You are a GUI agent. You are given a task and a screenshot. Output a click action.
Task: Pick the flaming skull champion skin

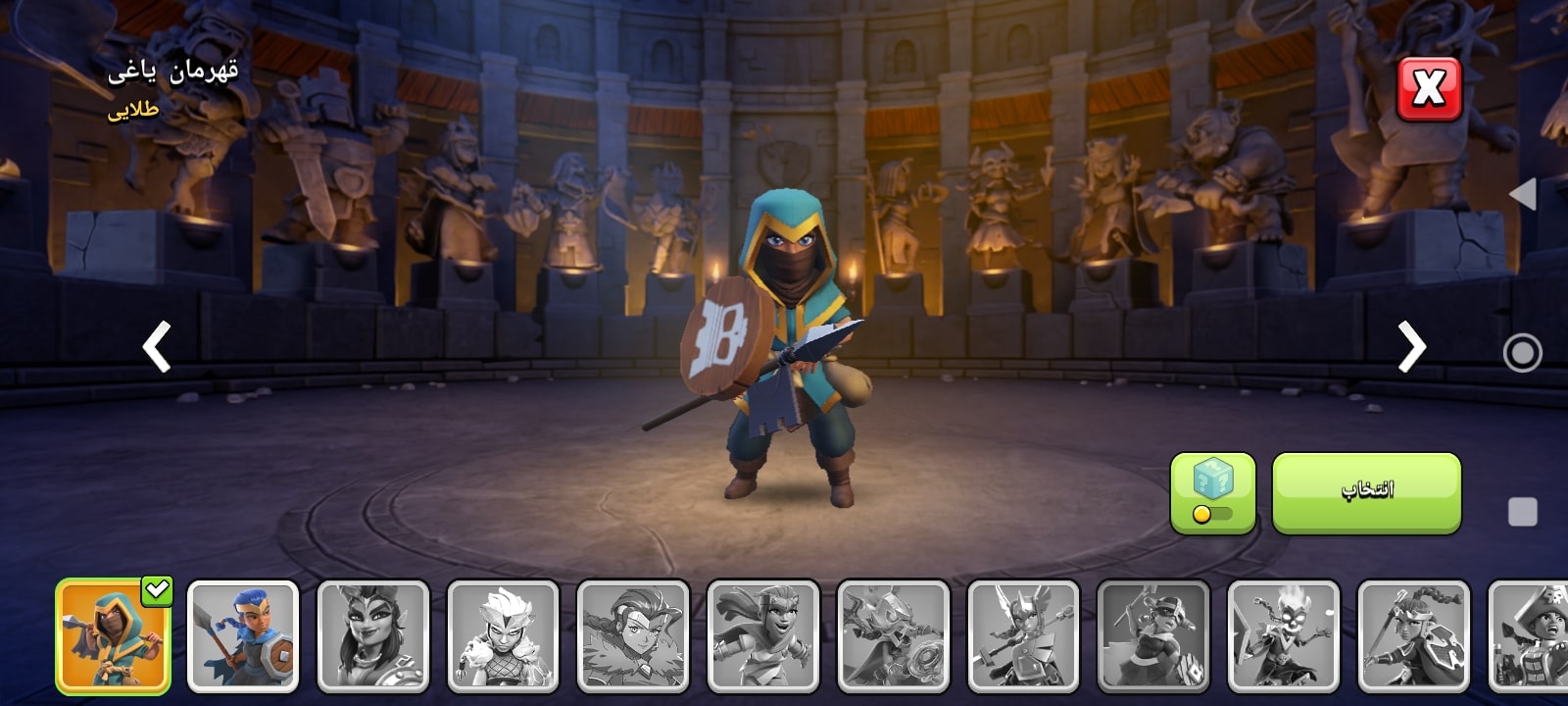point(1284,636)
